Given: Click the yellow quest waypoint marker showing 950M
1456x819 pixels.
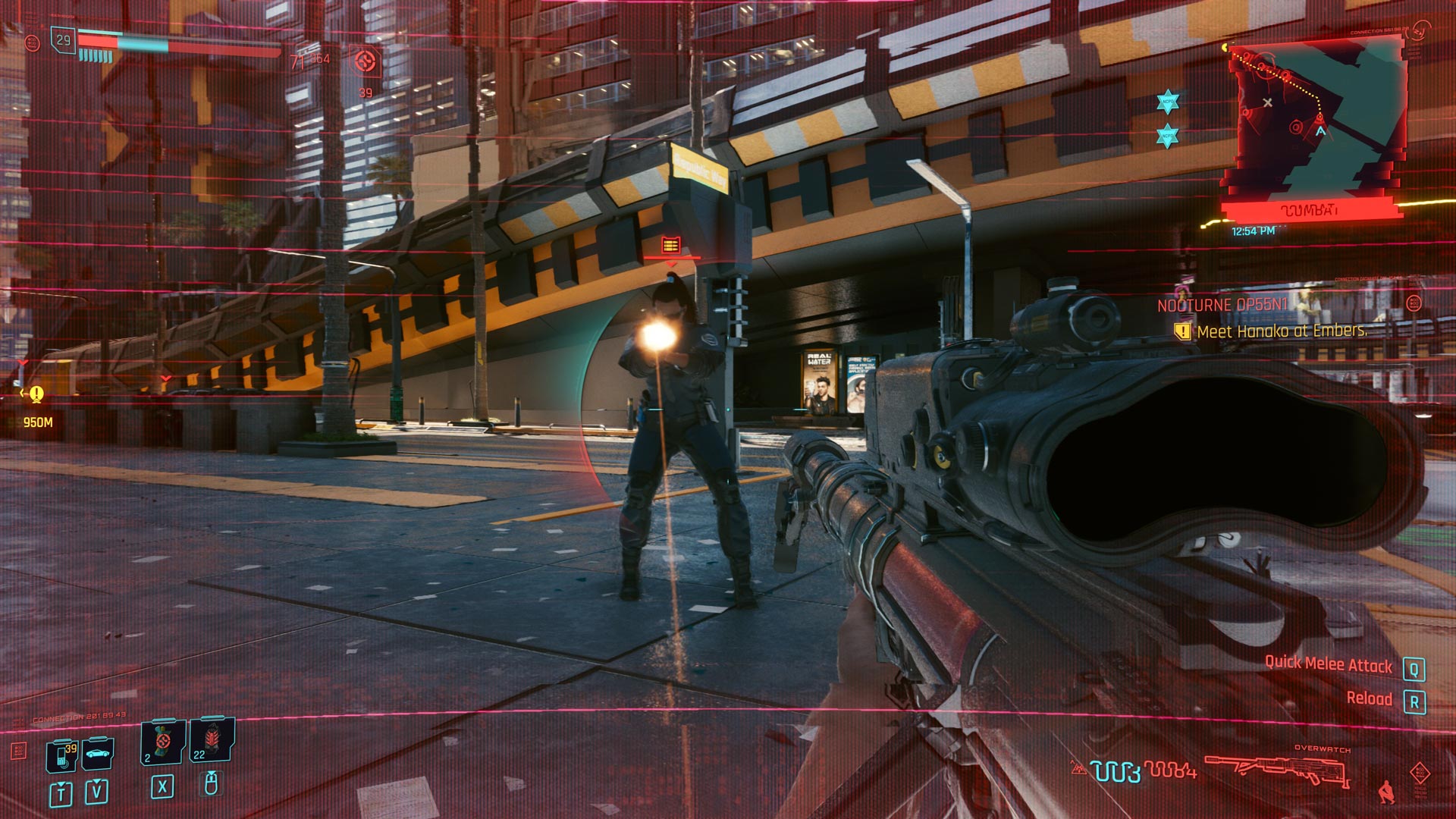Looking at the screenshot, I should click(x=36, y=394).
